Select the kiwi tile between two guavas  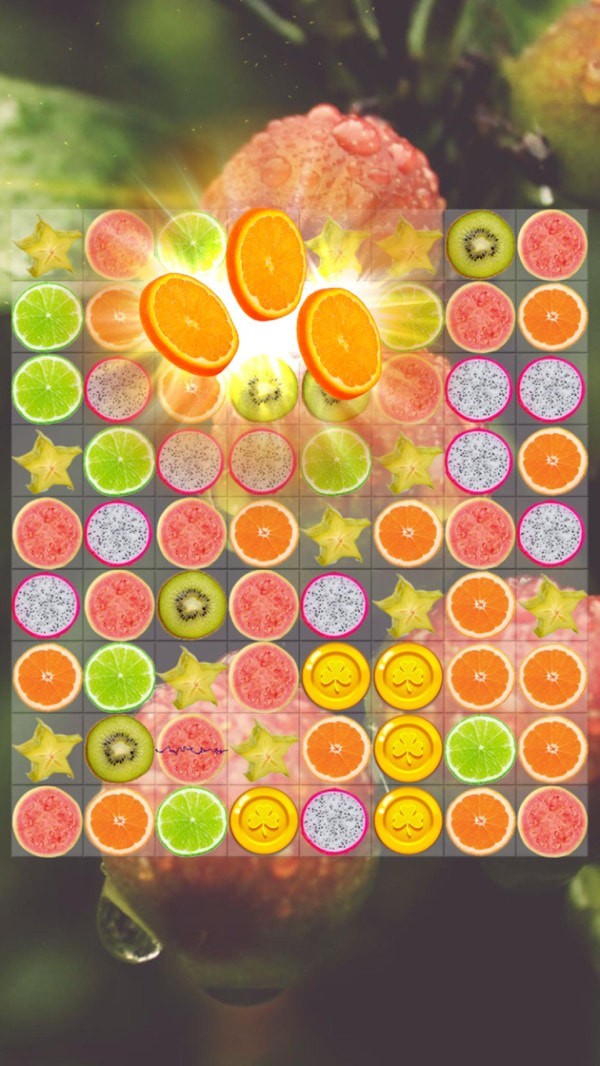pyautogui.click(x=192, y=605)
